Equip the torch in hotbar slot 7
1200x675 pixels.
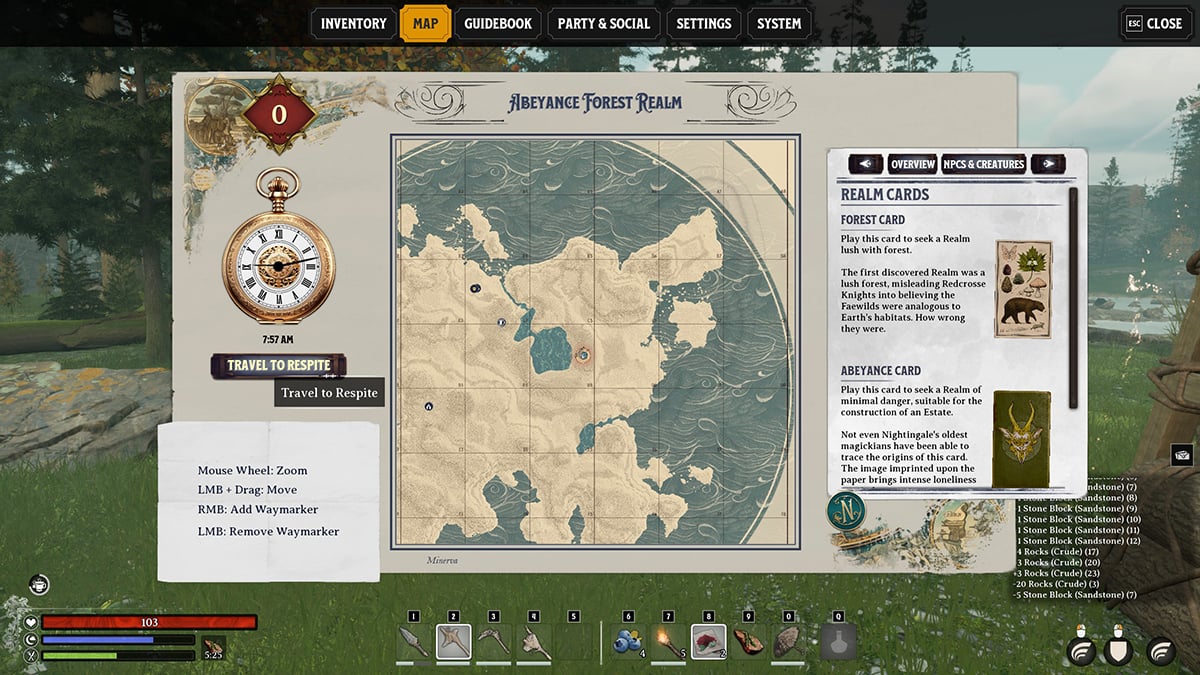pyautogui.click(x=668, y=641)
